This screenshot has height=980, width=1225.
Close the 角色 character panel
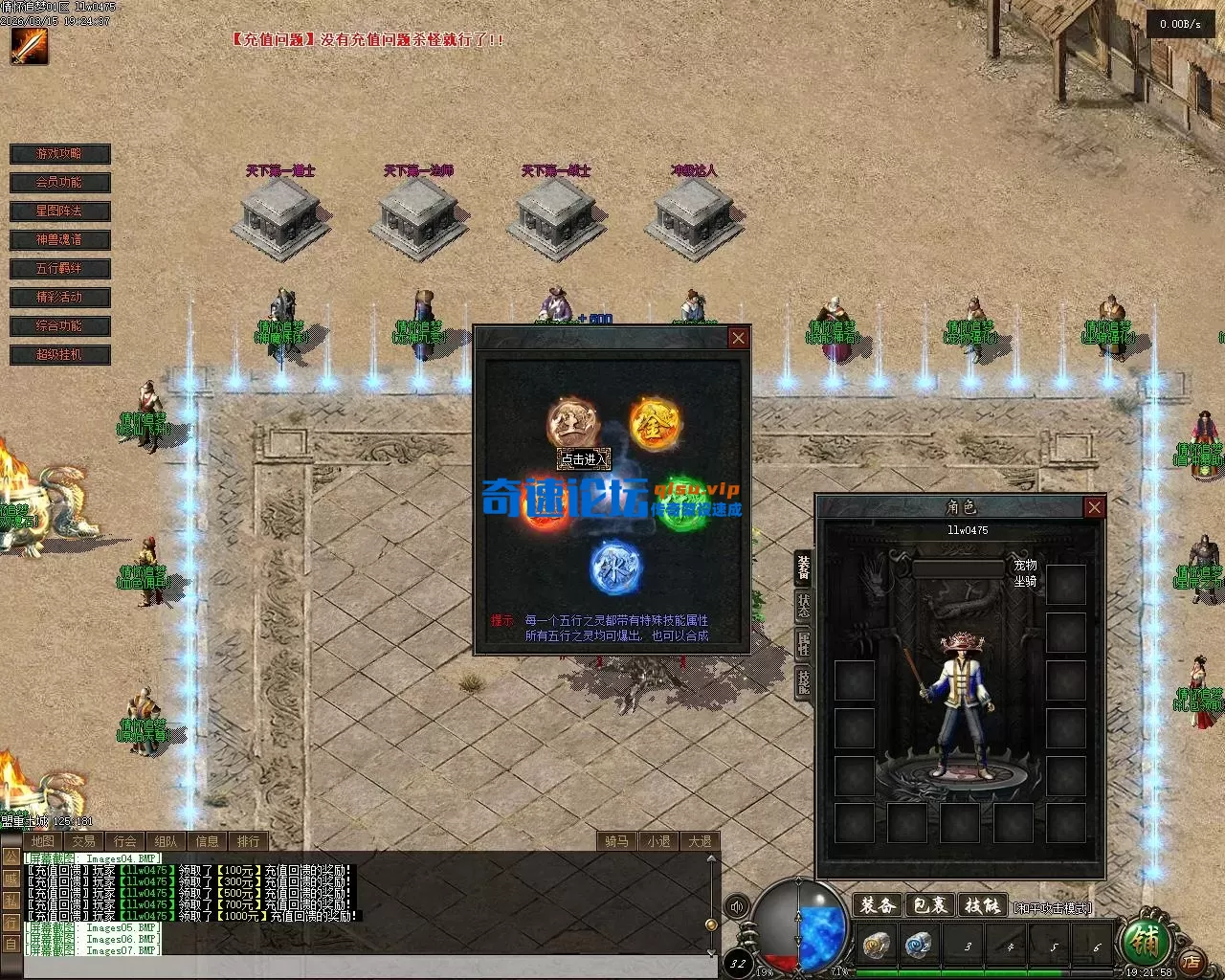1095,507
